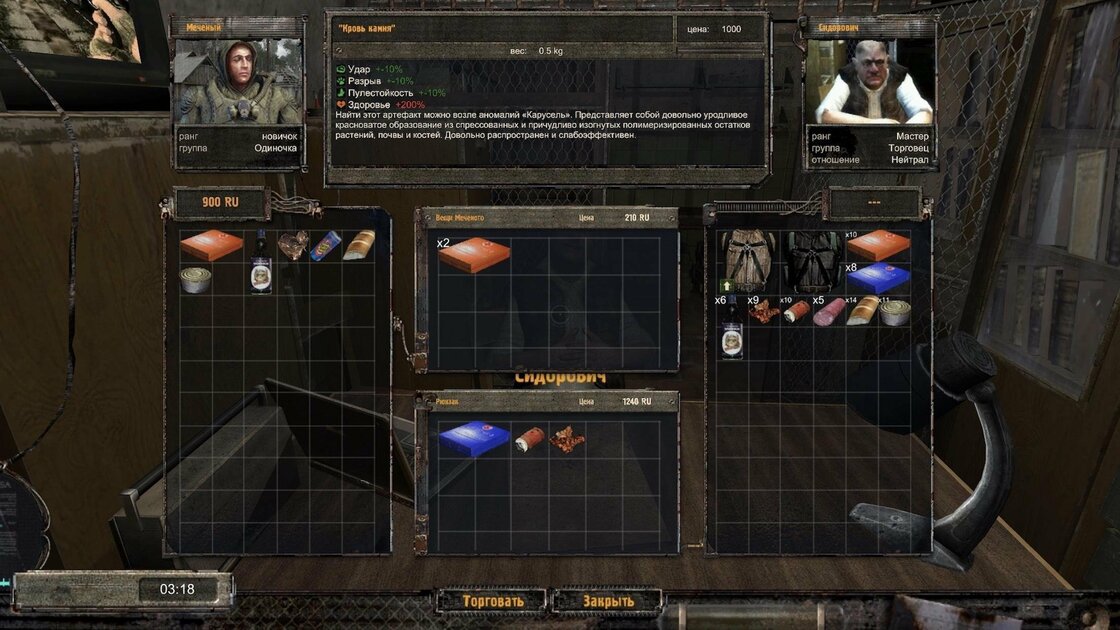
Task: Select the light backpack with green arrow
Action: 748,262
